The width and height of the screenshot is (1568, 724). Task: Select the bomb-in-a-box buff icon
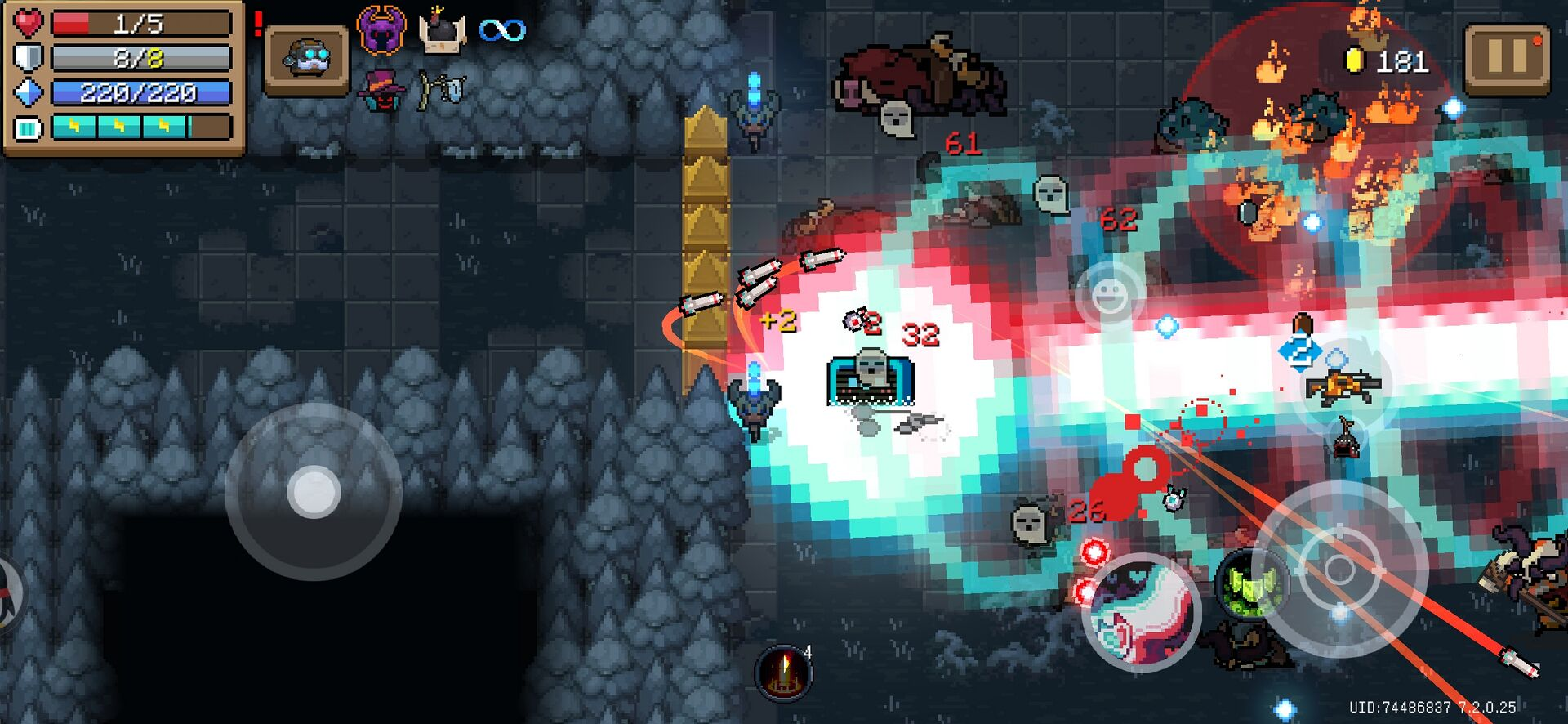[x=442, y=32]
